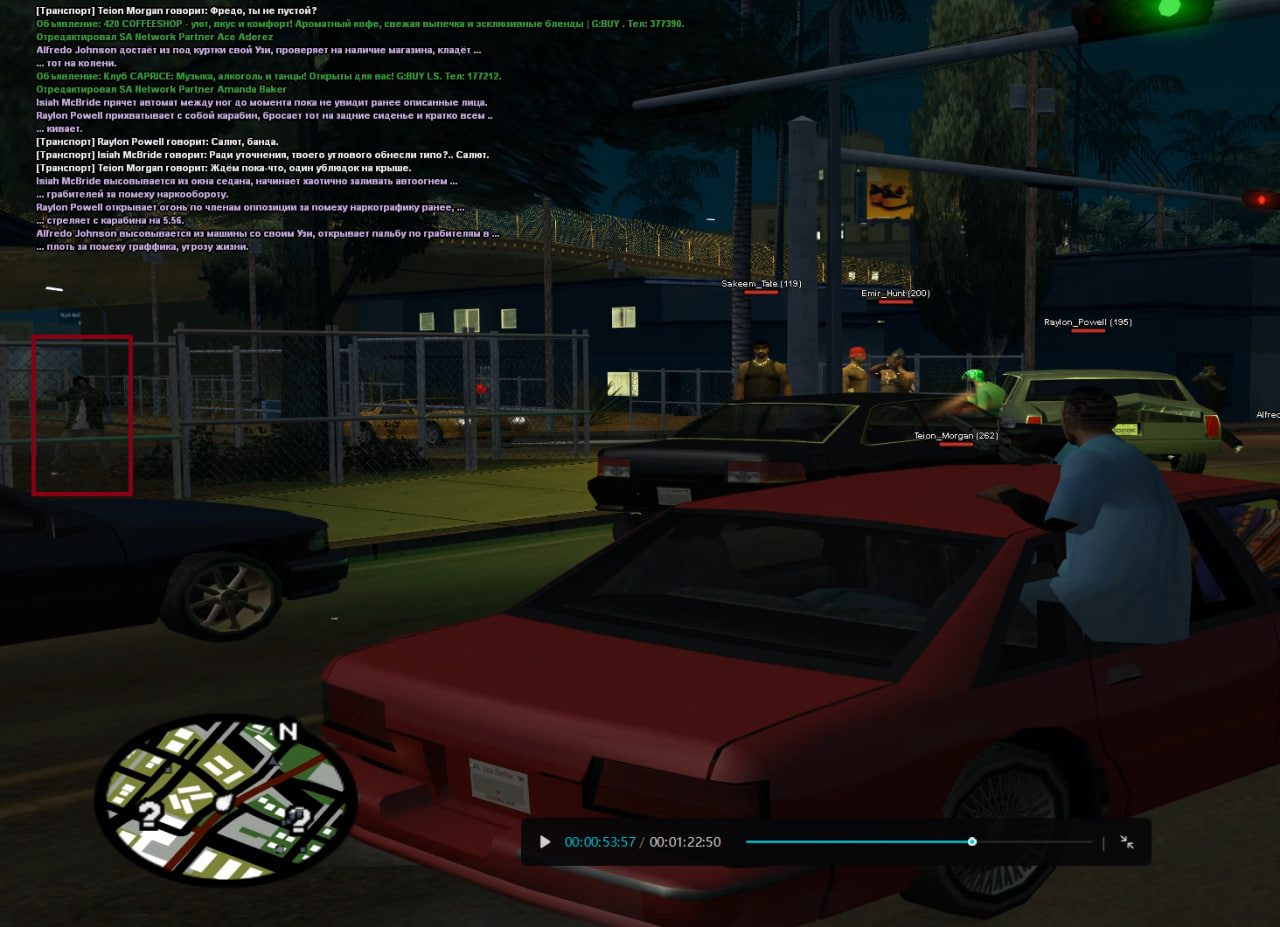Collapse the video player with the shrink icon
This screenshot has width=1280, height=927.
pos(1127,842)
